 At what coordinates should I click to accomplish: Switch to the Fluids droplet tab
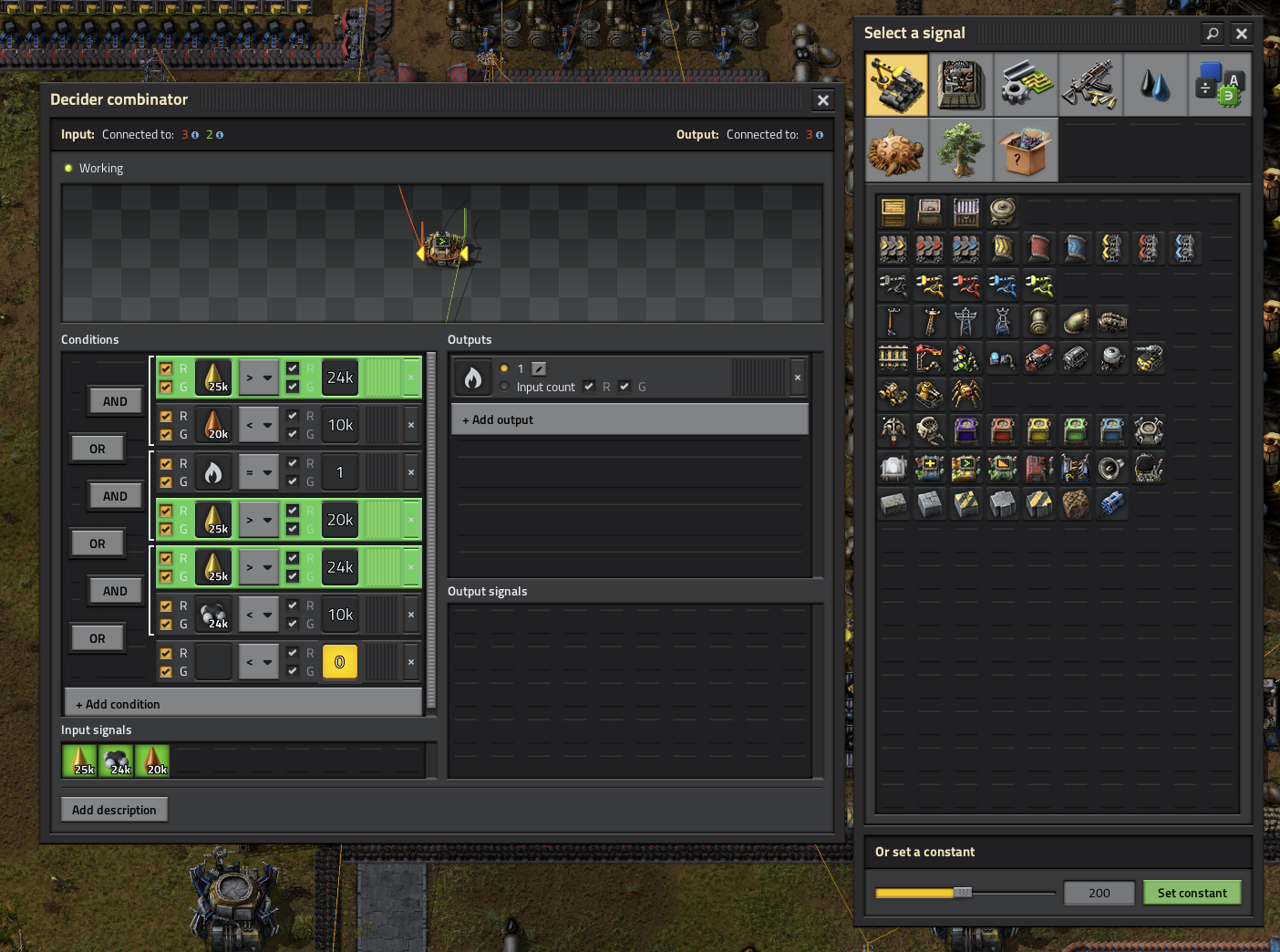pyautogui.click(x=1155, y=85)
